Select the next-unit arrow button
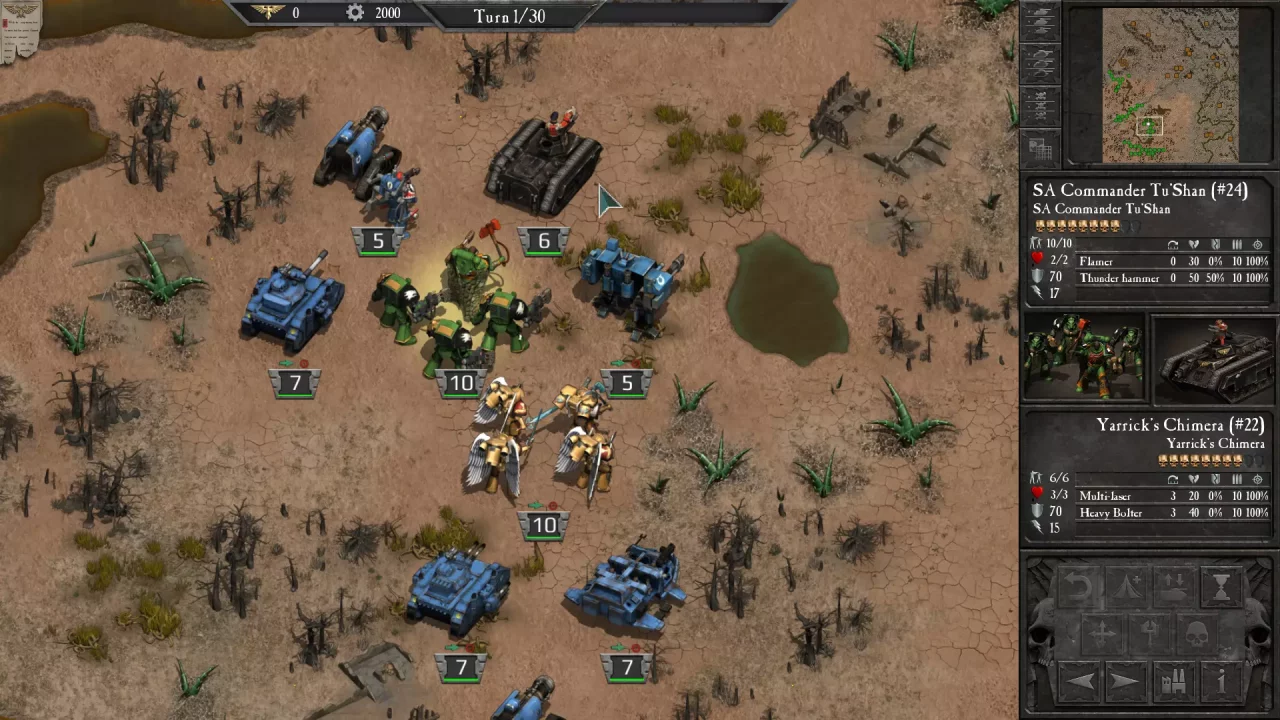This screenshot has height=720, width=1280. pyautogui.click(x=1124, y=681)
